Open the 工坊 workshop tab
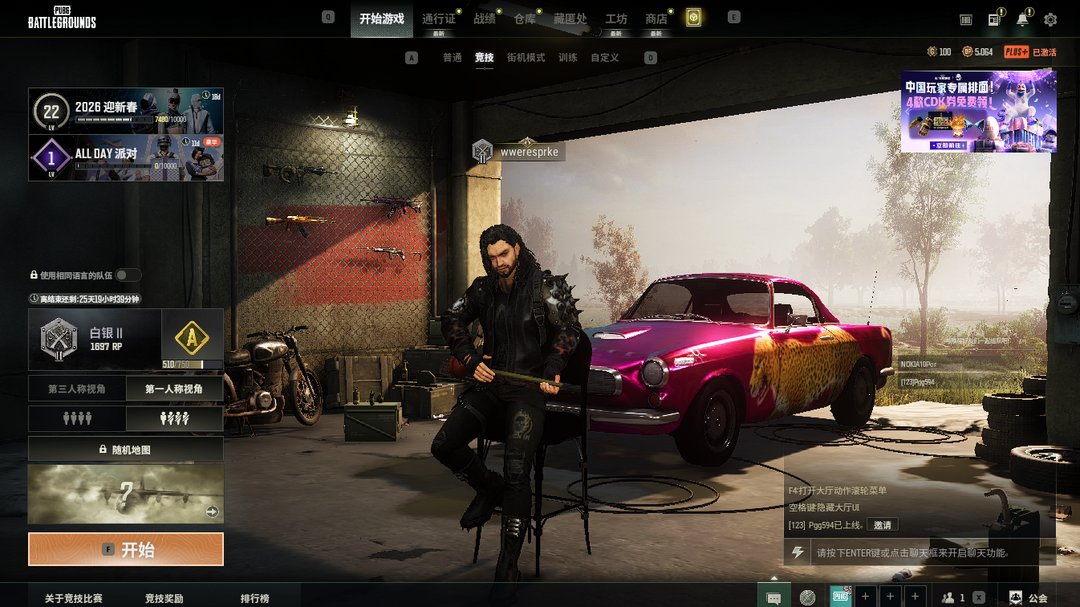The image size is (1080, 607). tap(616, 19)
